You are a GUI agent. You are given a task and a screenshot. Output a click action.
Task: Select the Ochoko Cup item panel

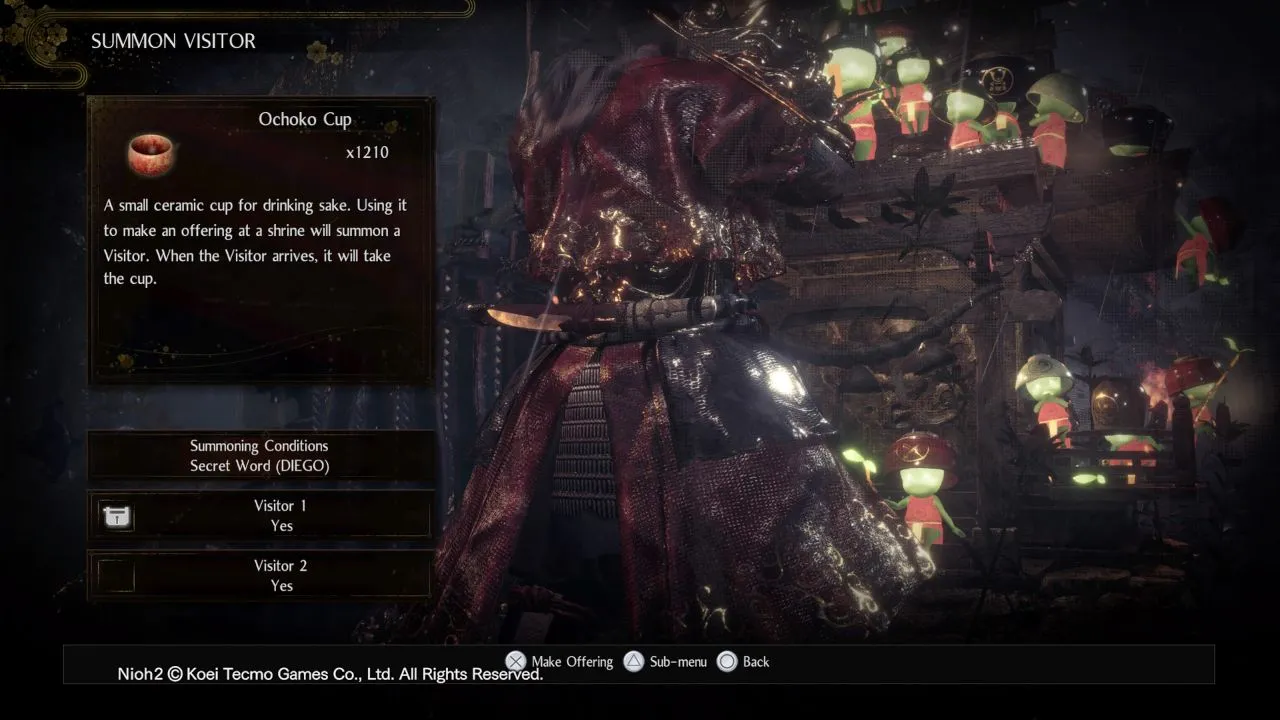pos(260,240)
